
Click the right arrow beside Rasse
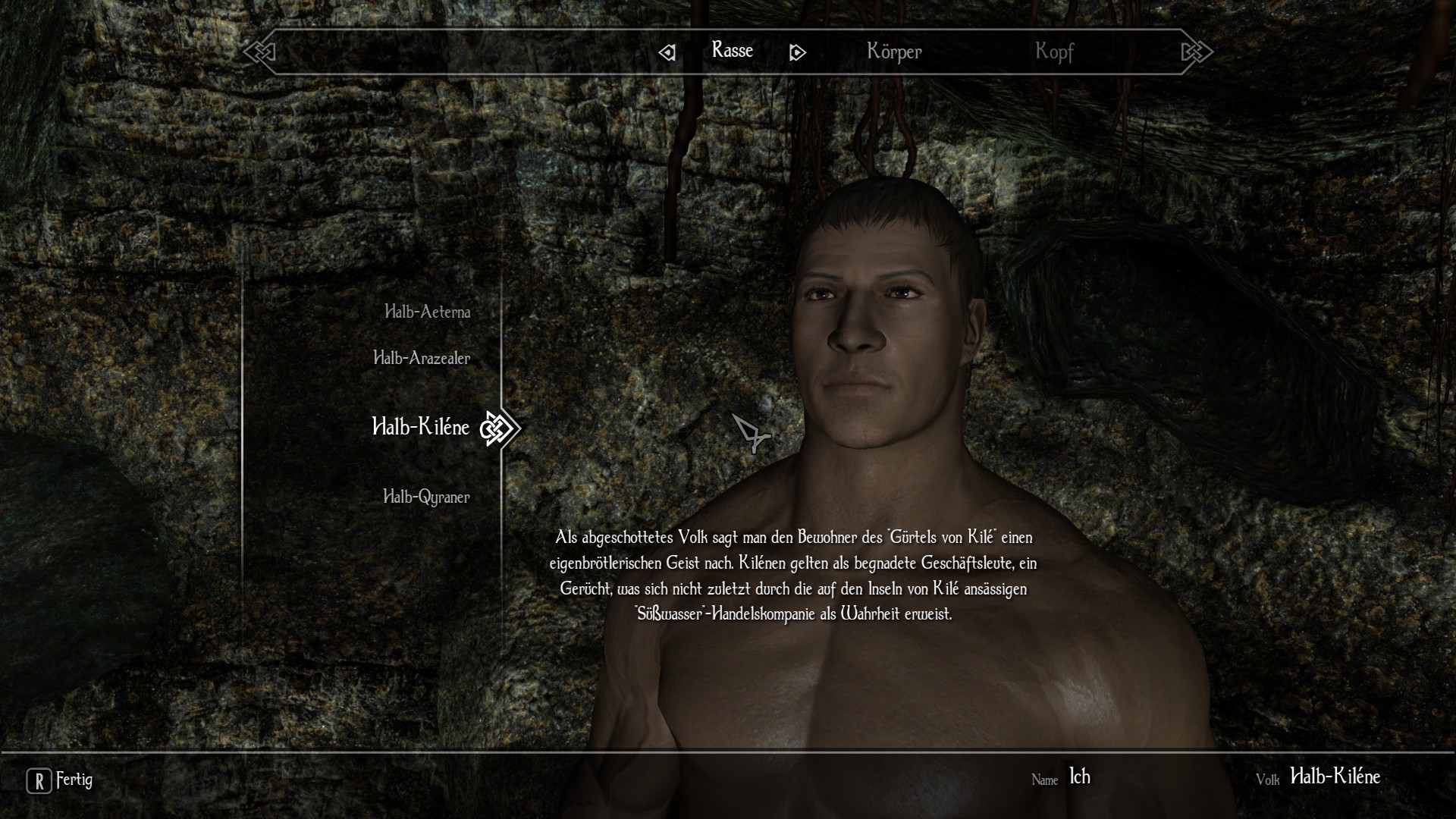[x=797, y=52]
